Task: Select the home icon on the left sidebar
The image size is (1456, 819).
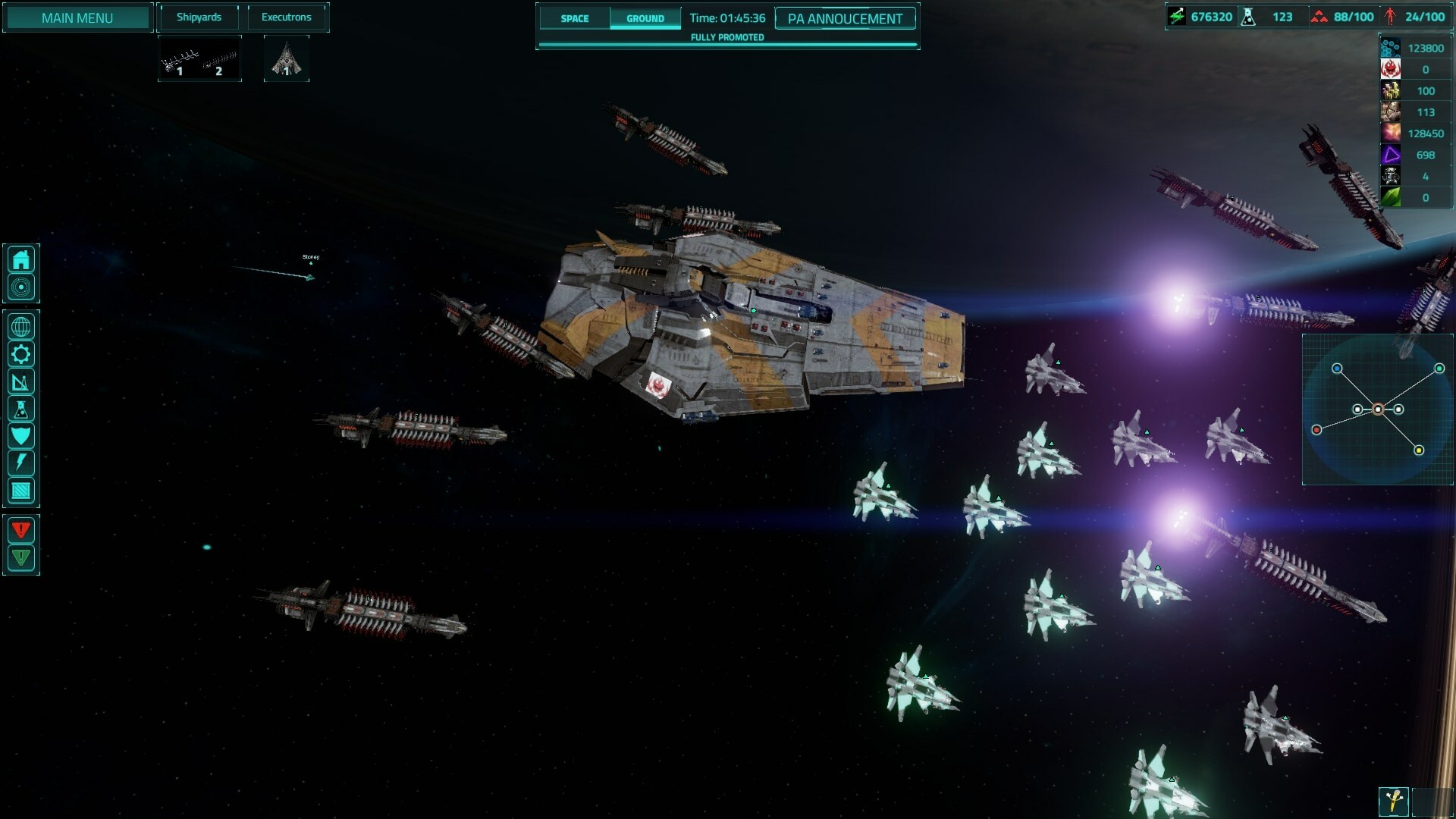Action: pos(21,259)
